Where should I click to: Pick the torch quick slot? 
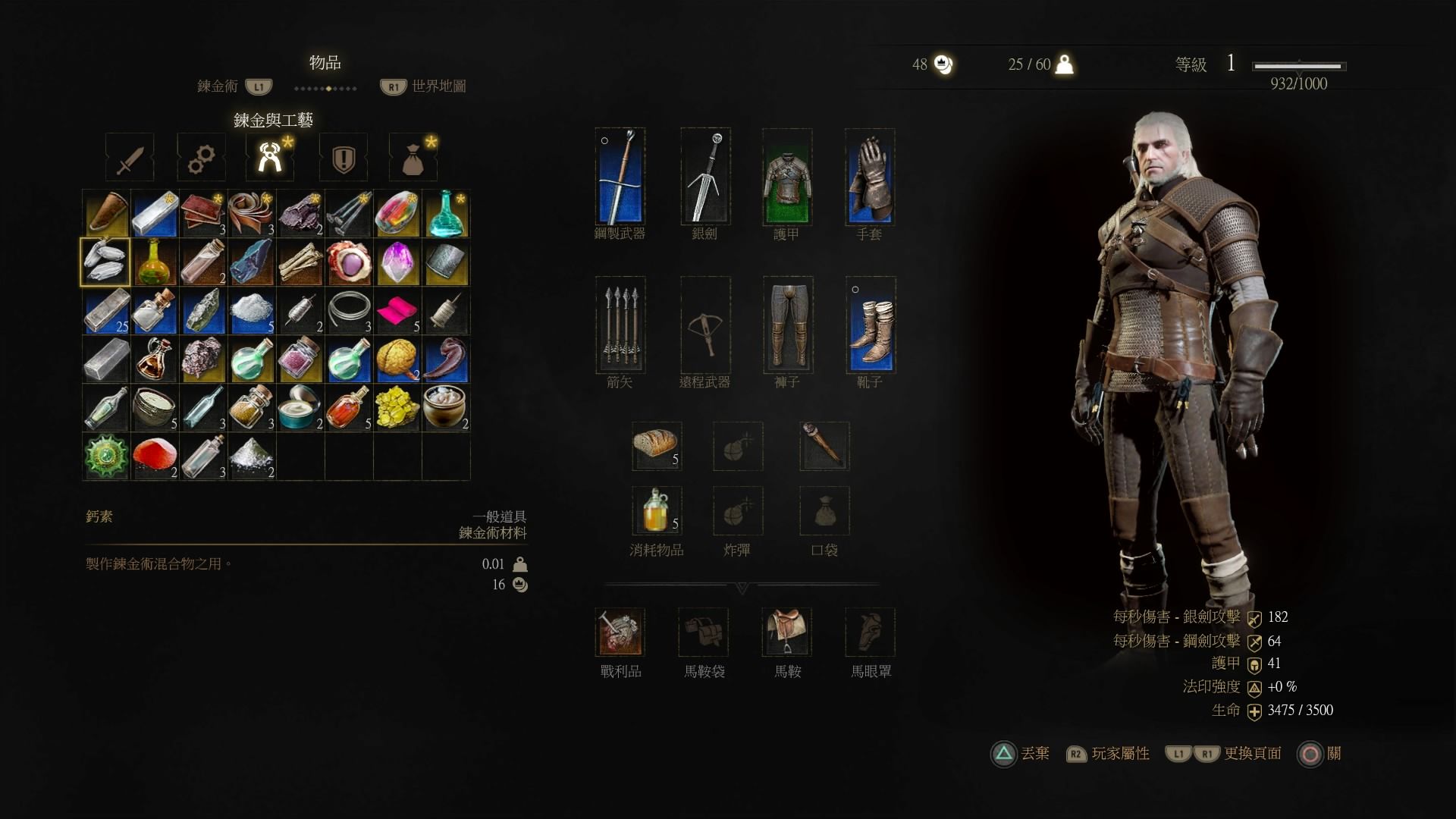(824, 446)
